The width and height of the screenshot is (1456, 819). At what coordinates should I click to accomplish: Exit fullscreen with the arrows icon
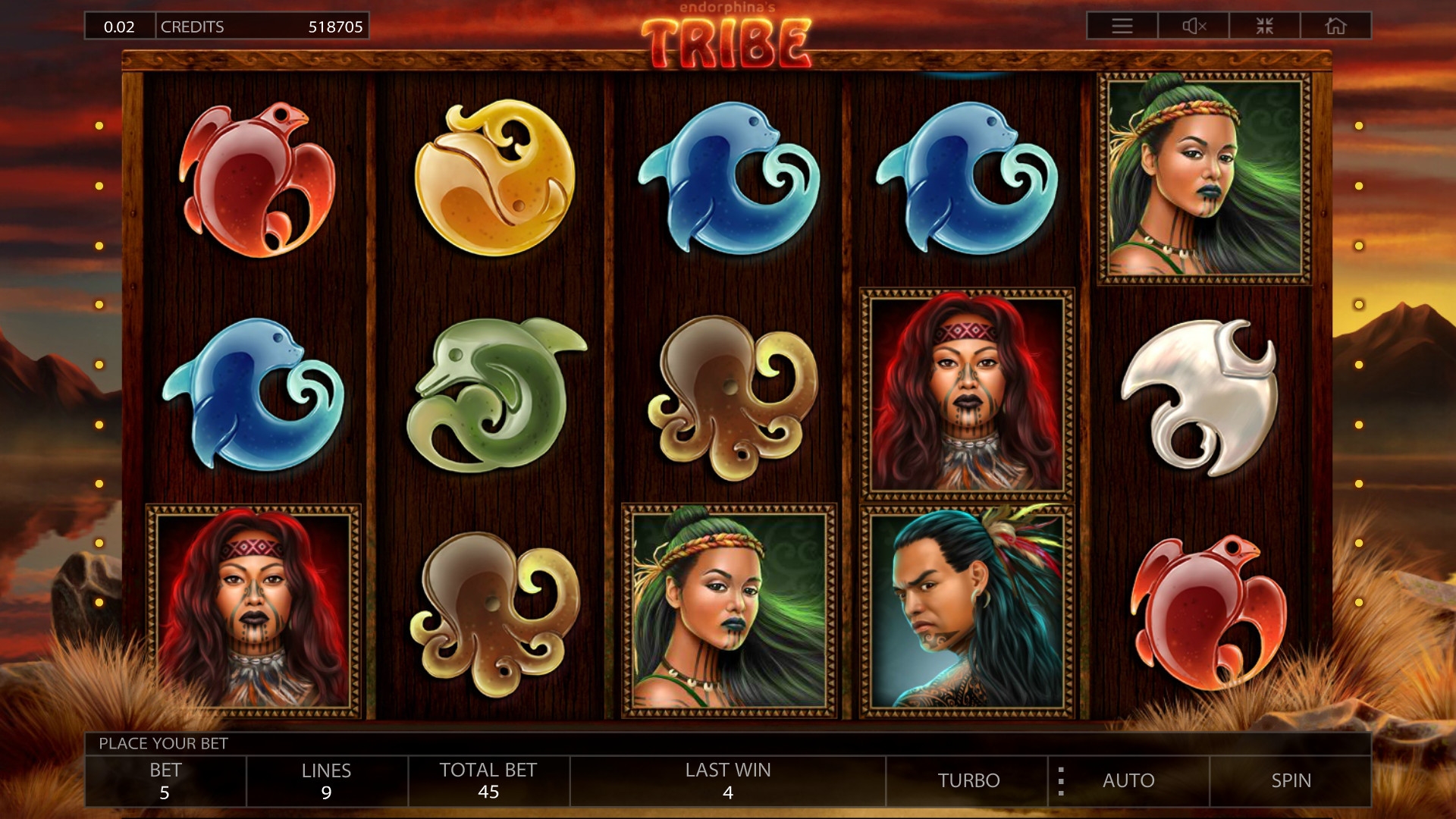click(x=1264, y=27)
